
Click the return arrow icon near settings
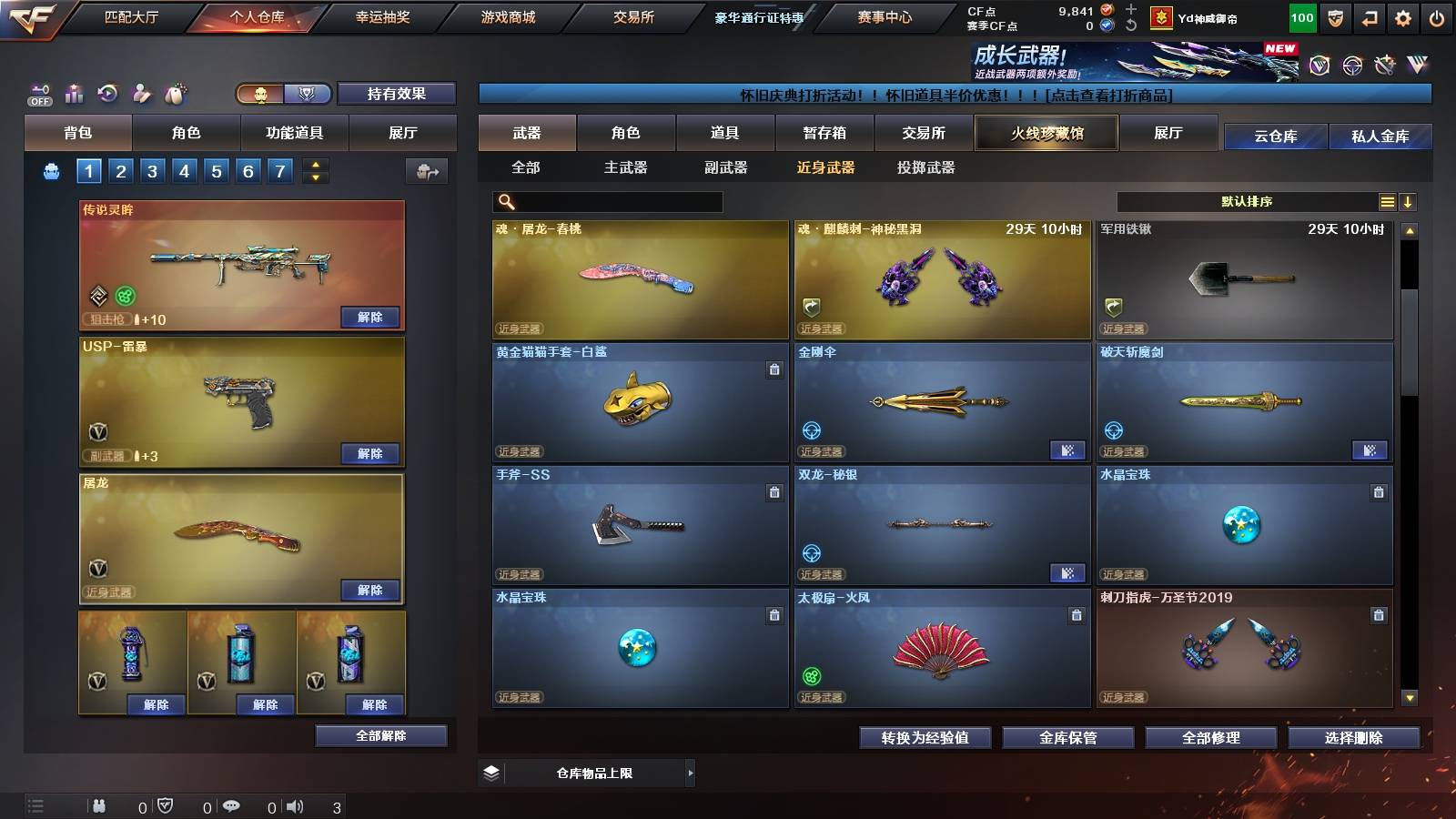pyautogui.click(x=1370, y=16)
